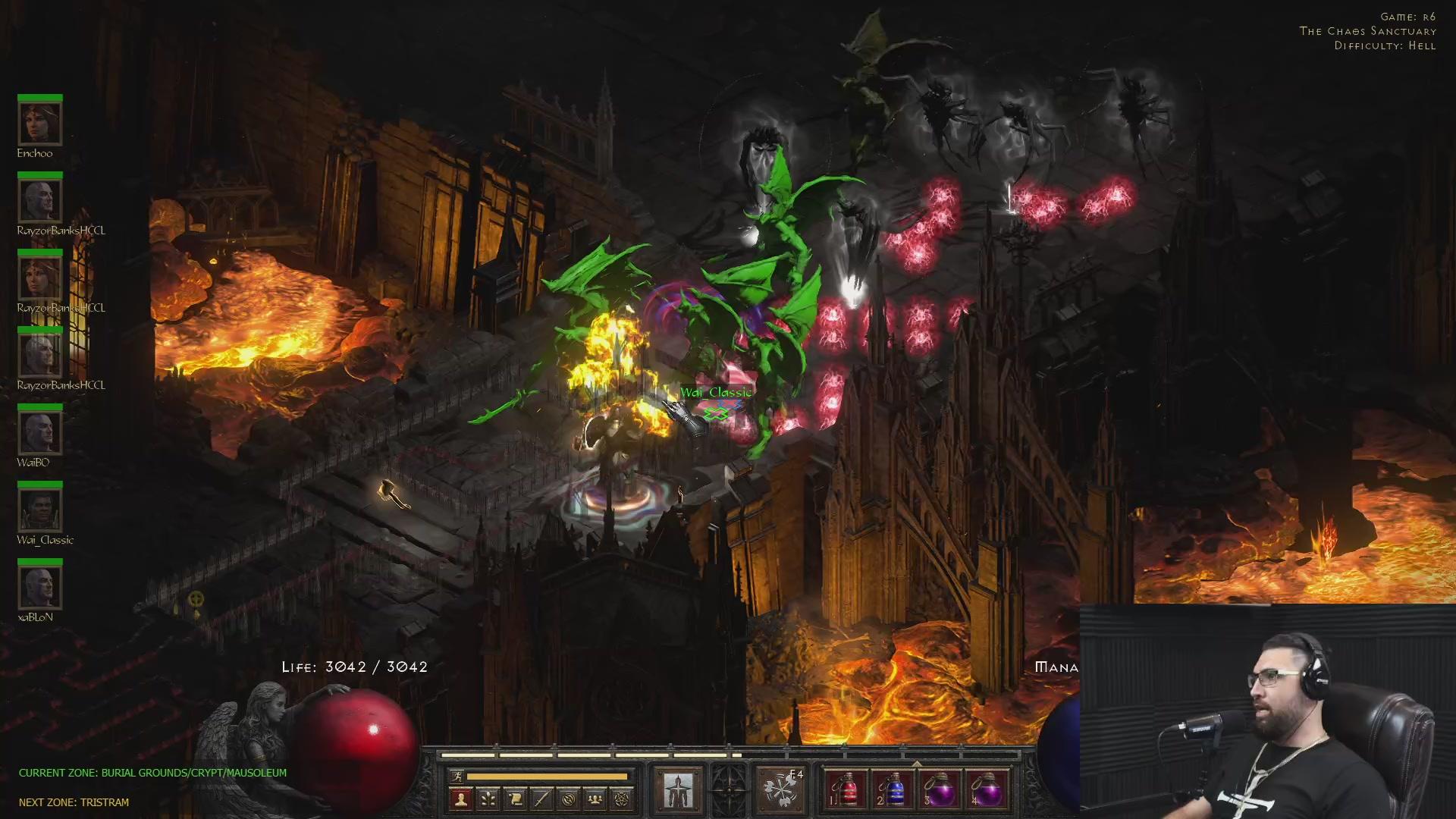
Task: Click the streamer webcam overlay
Action: coord(1266,711)
